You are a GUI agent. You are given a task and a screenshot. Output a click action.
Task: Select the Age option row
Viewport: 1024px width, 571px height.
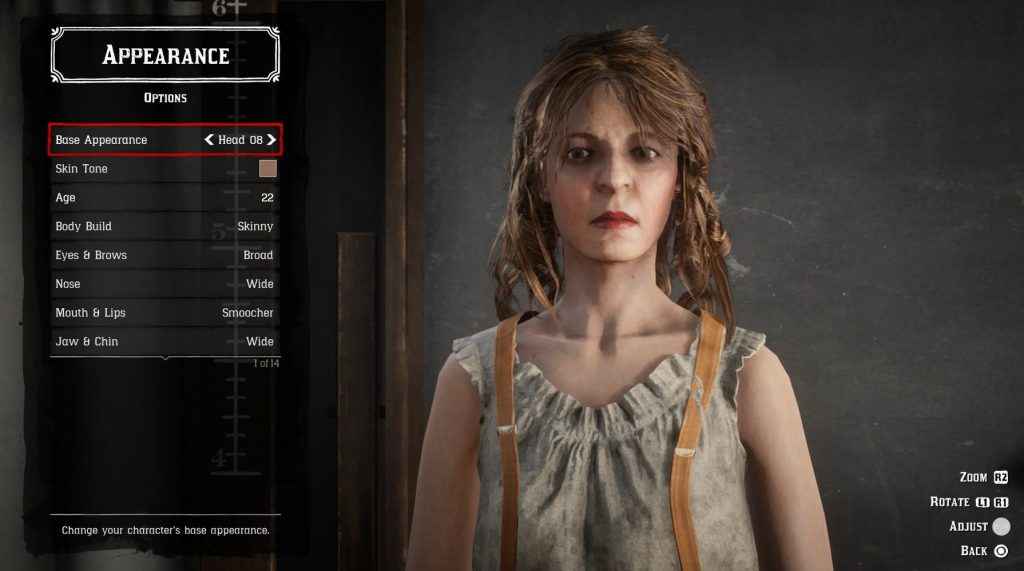[x=165, y=198]
